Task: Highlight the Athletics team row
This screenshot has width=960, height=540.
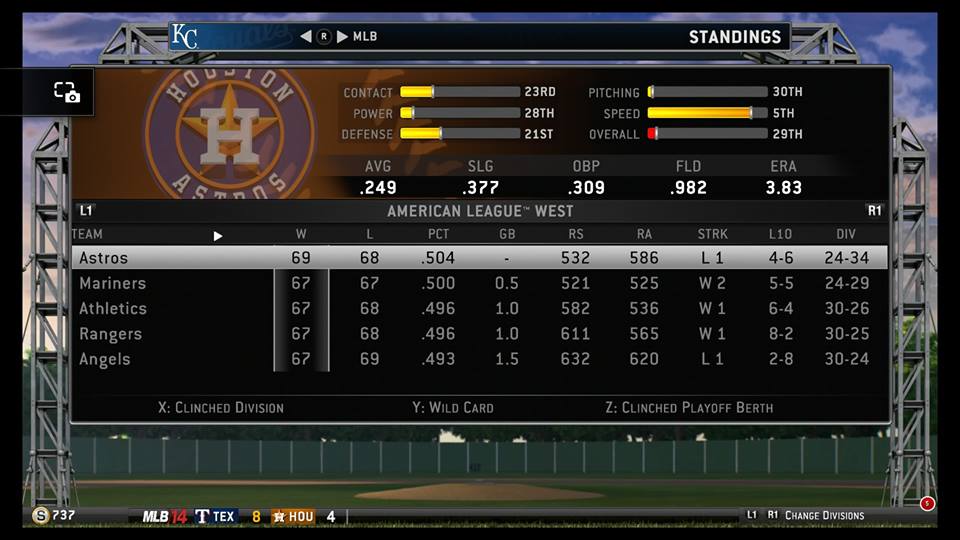Action: [479, 309]
